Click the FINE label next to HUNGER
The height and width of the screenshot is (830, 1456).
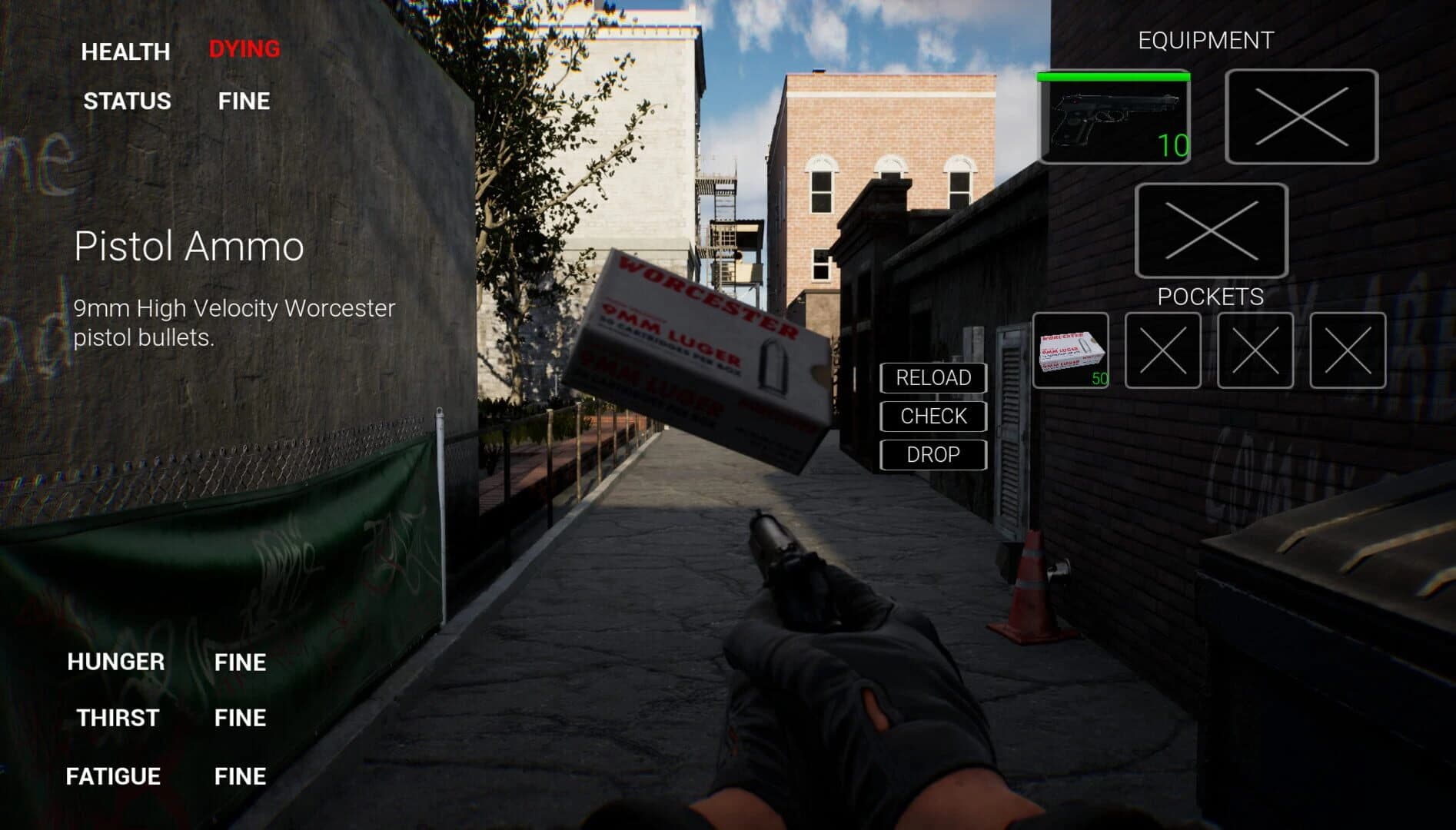point(239,662)
